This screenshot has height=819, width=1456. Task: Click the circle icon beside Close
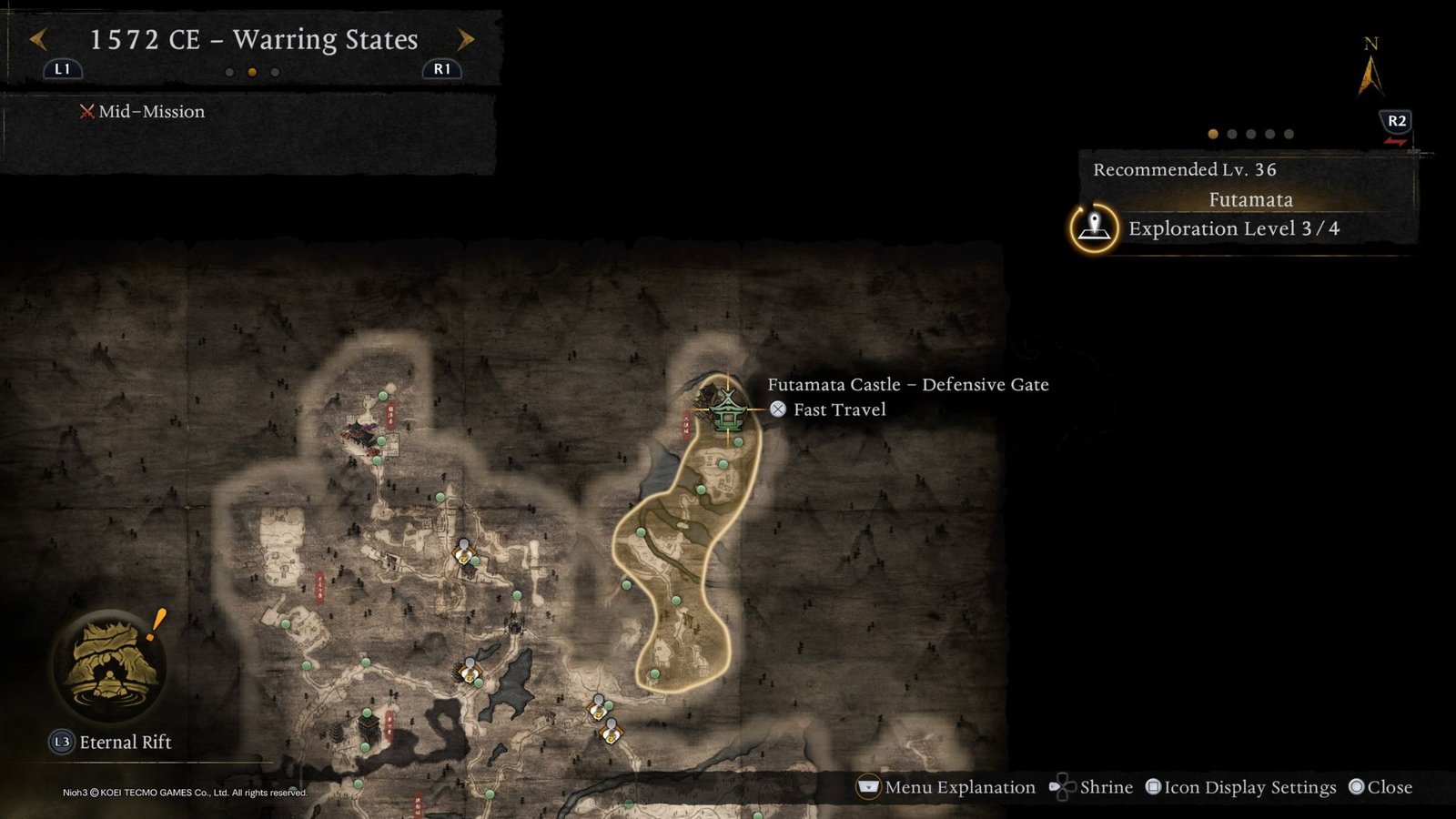pos(1358,787)
